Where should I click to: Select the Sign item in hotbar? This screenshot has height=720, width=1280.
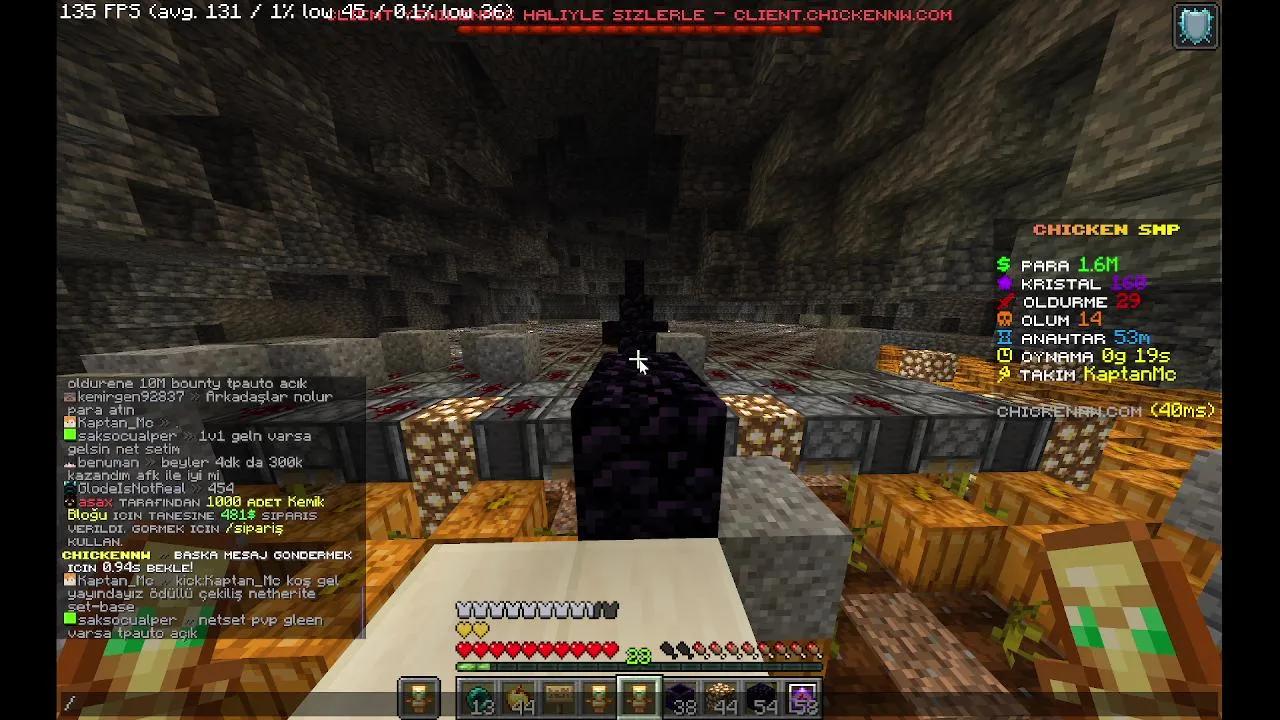[557, 697]
